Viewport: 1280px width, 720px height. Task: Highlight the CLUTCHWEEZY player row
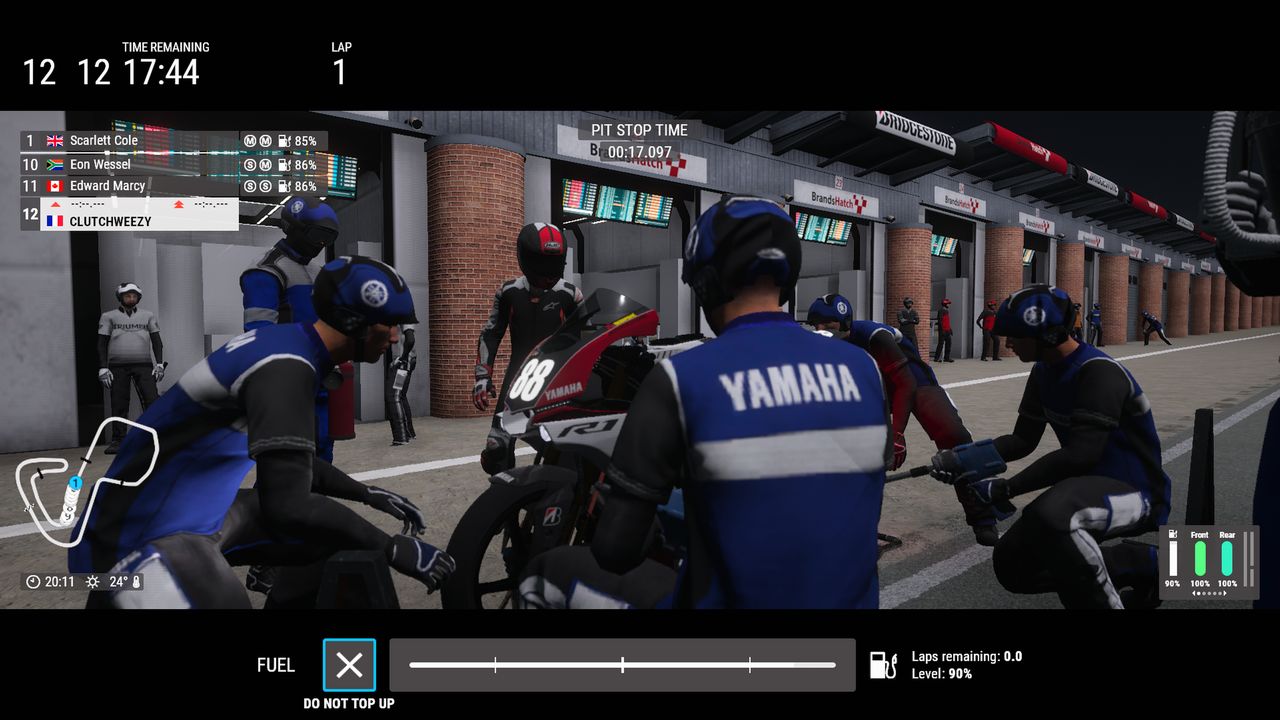(x=130, y=214)
